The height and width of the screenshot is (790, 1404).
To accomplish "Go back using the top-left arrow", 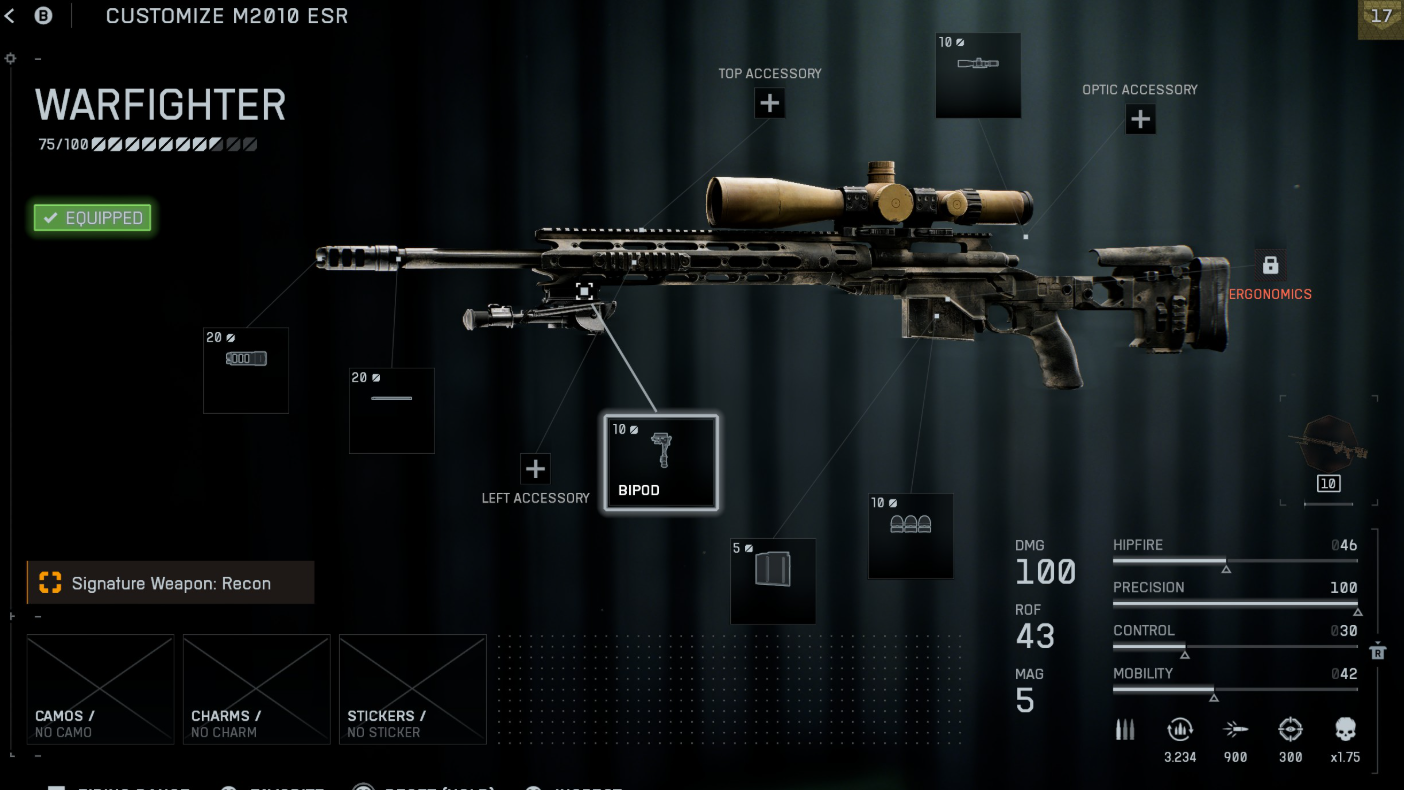I will tap(10, 16).
